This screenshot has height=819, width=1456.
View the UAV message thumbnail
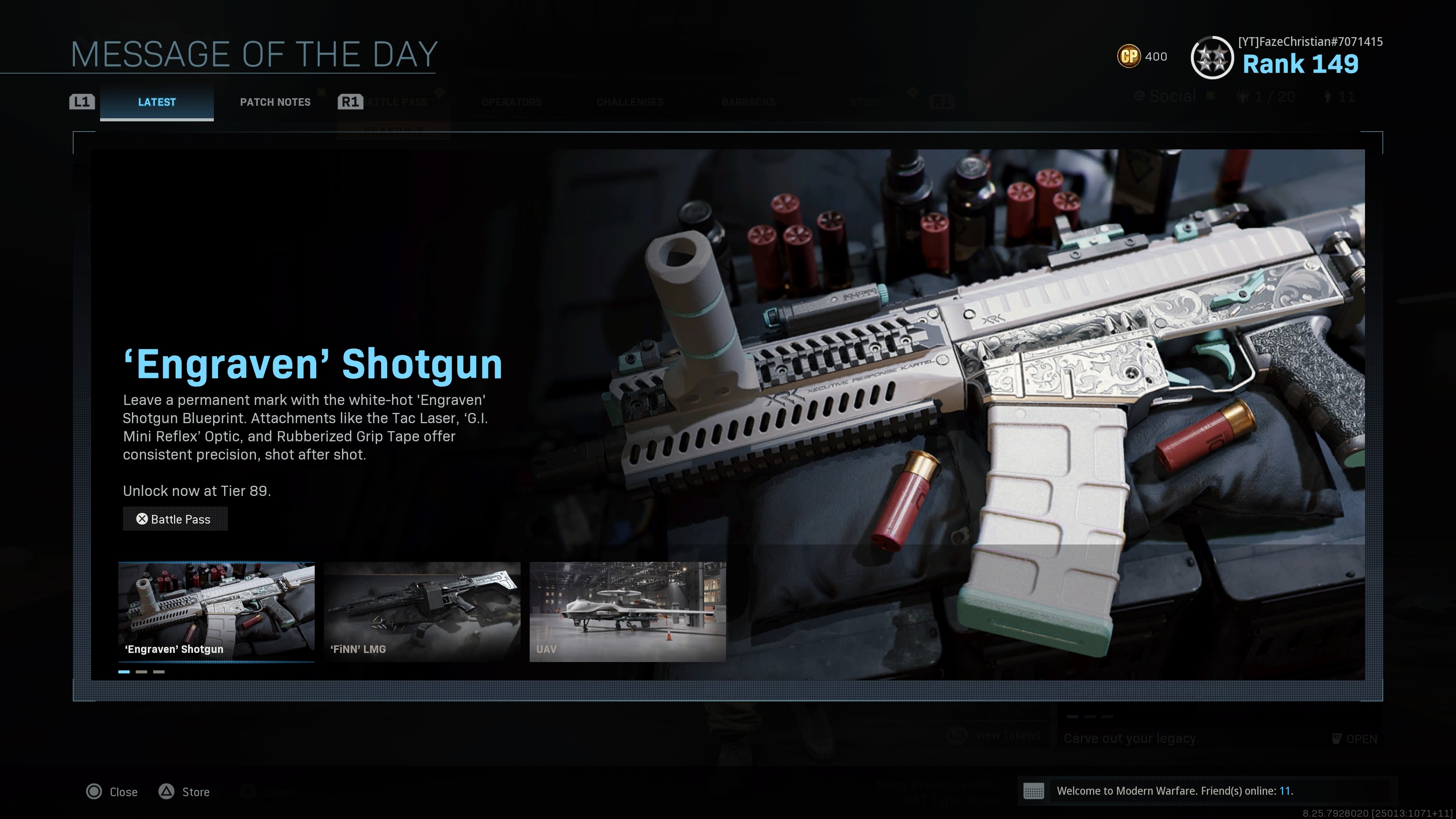[628, 611]
